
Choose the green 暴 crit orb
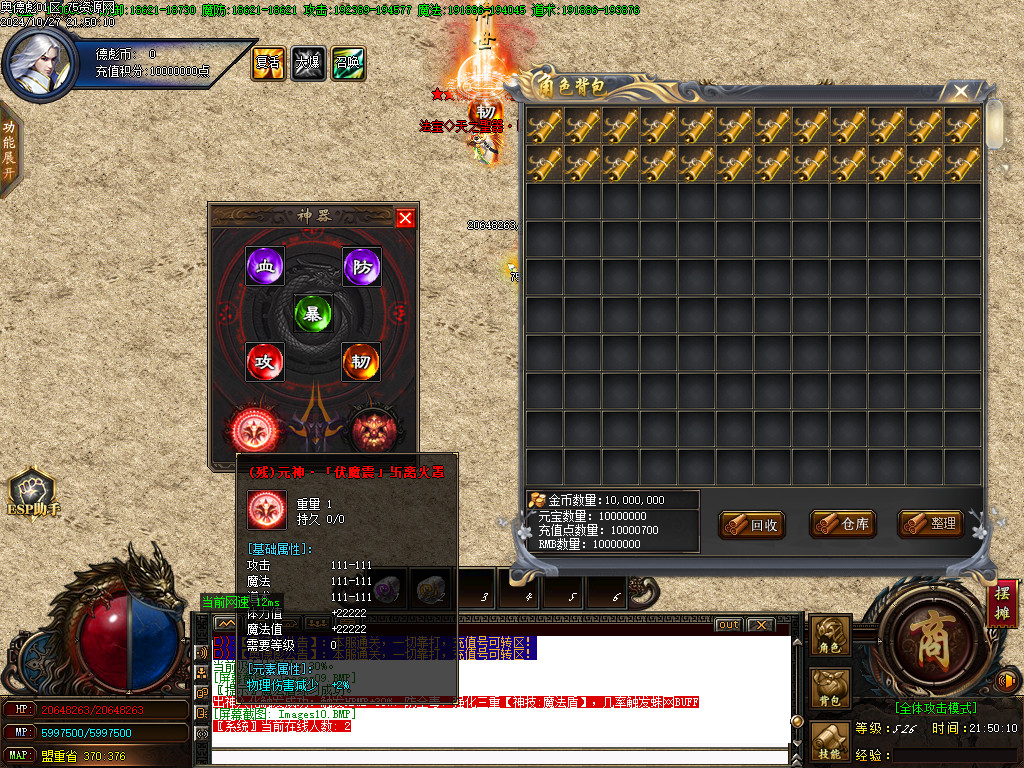313,313
